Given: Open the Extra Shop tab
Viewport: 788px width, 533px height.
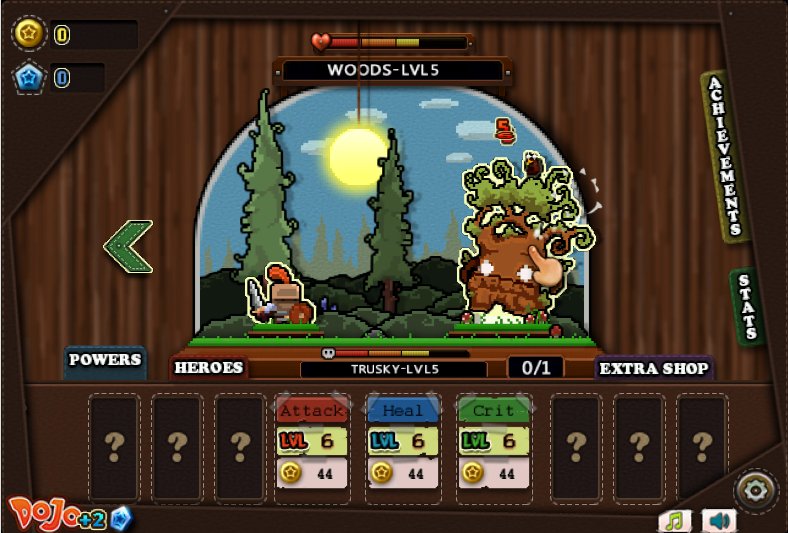Looking at the screenshot, I should (653, 368).
